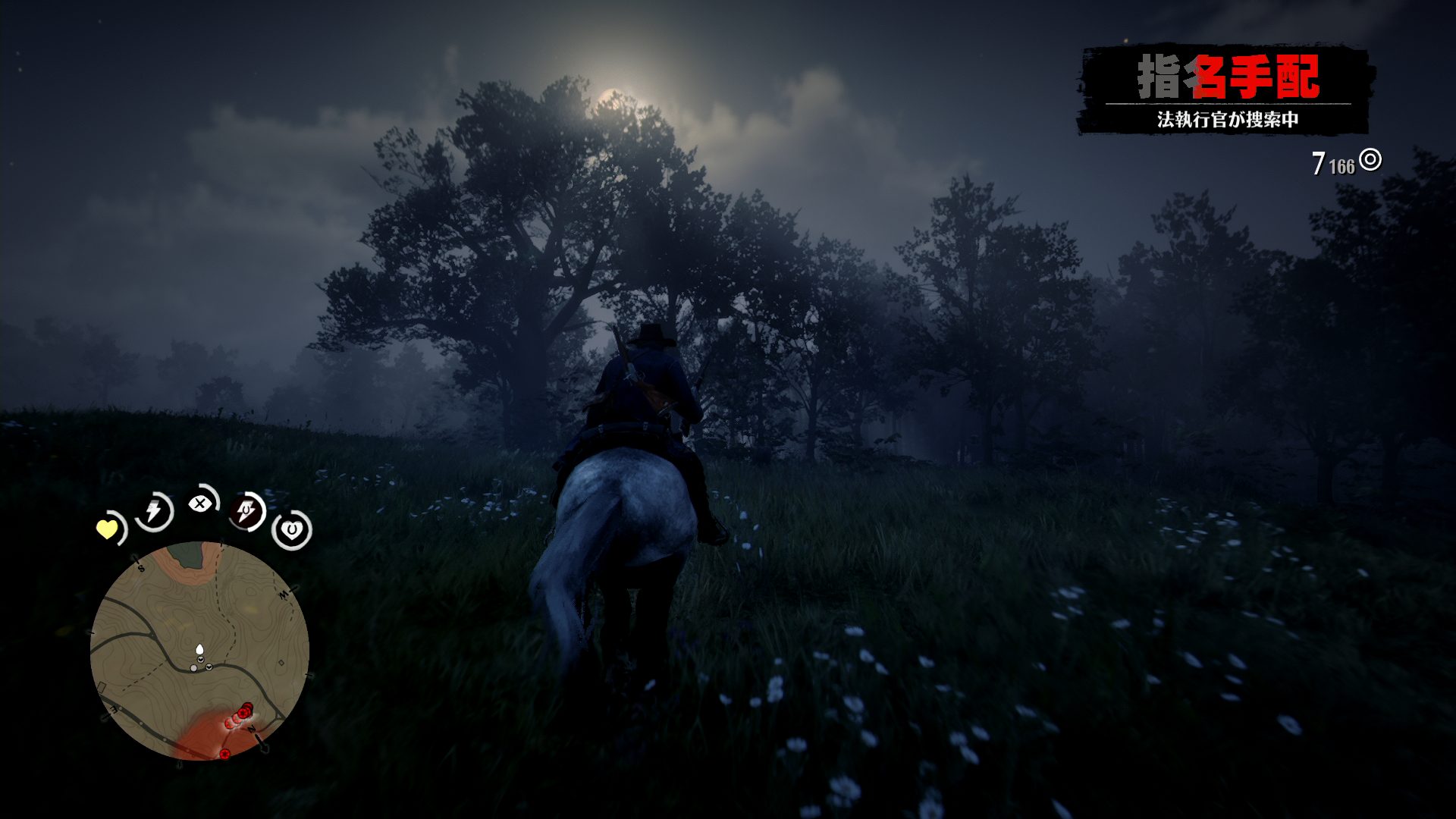Click the white player marker on minimap
This screenshot has height=819, width=1456.
pyautogui.click(x=199, y=650)
